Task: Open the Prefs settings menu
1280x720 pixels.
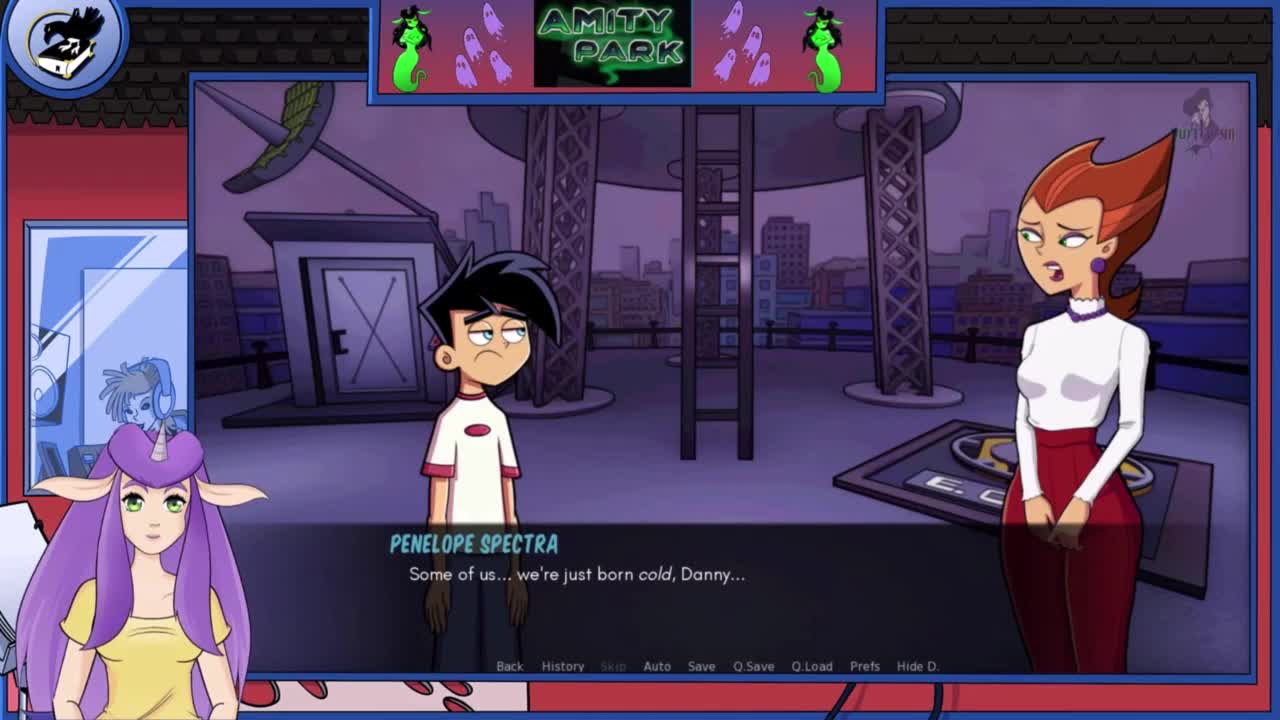Action: pyautogui.click(x=865, y=666)
